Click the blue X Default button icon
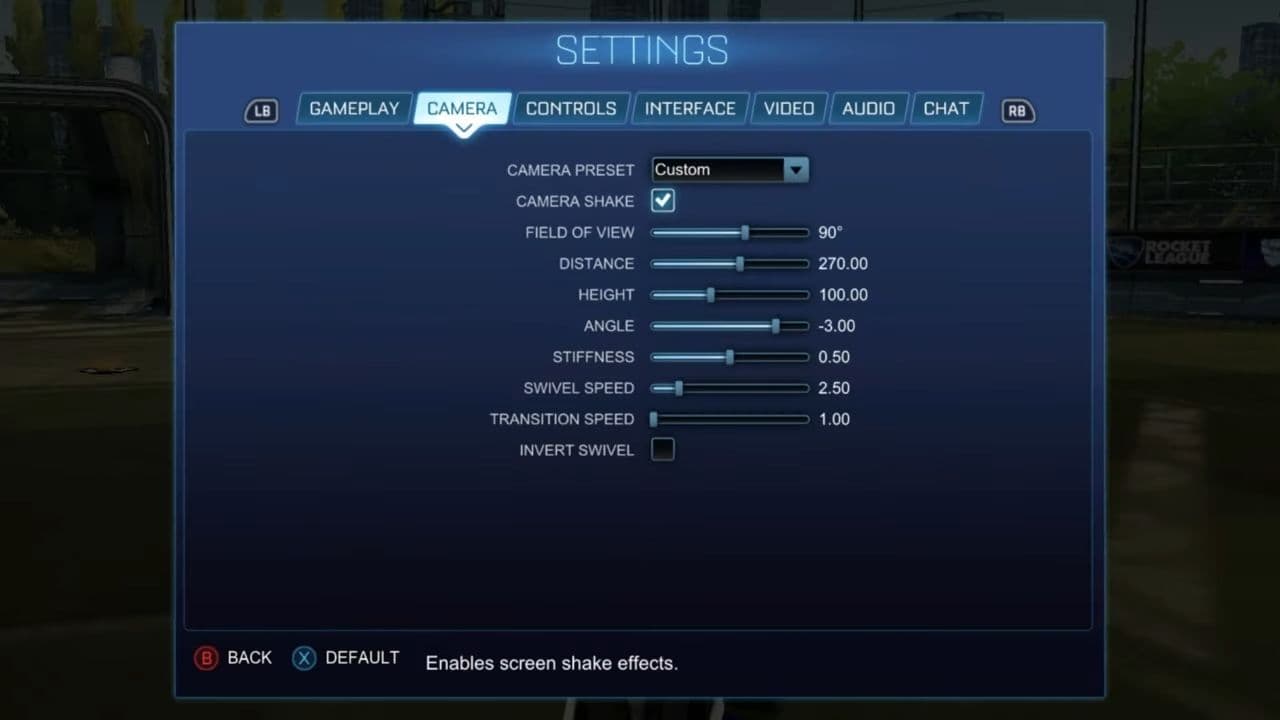The height and width of the screenshot is (720, 1280). pyautogui.click(x=303, y=658)
